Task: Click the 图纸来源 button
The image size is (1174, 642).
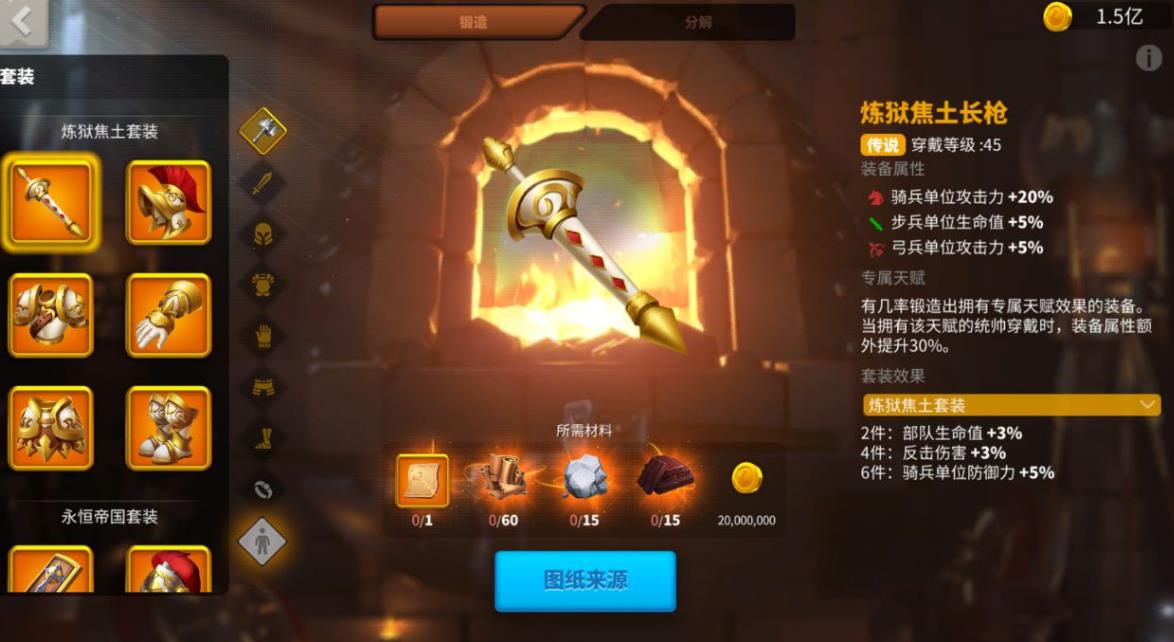Action: point(585,581)
